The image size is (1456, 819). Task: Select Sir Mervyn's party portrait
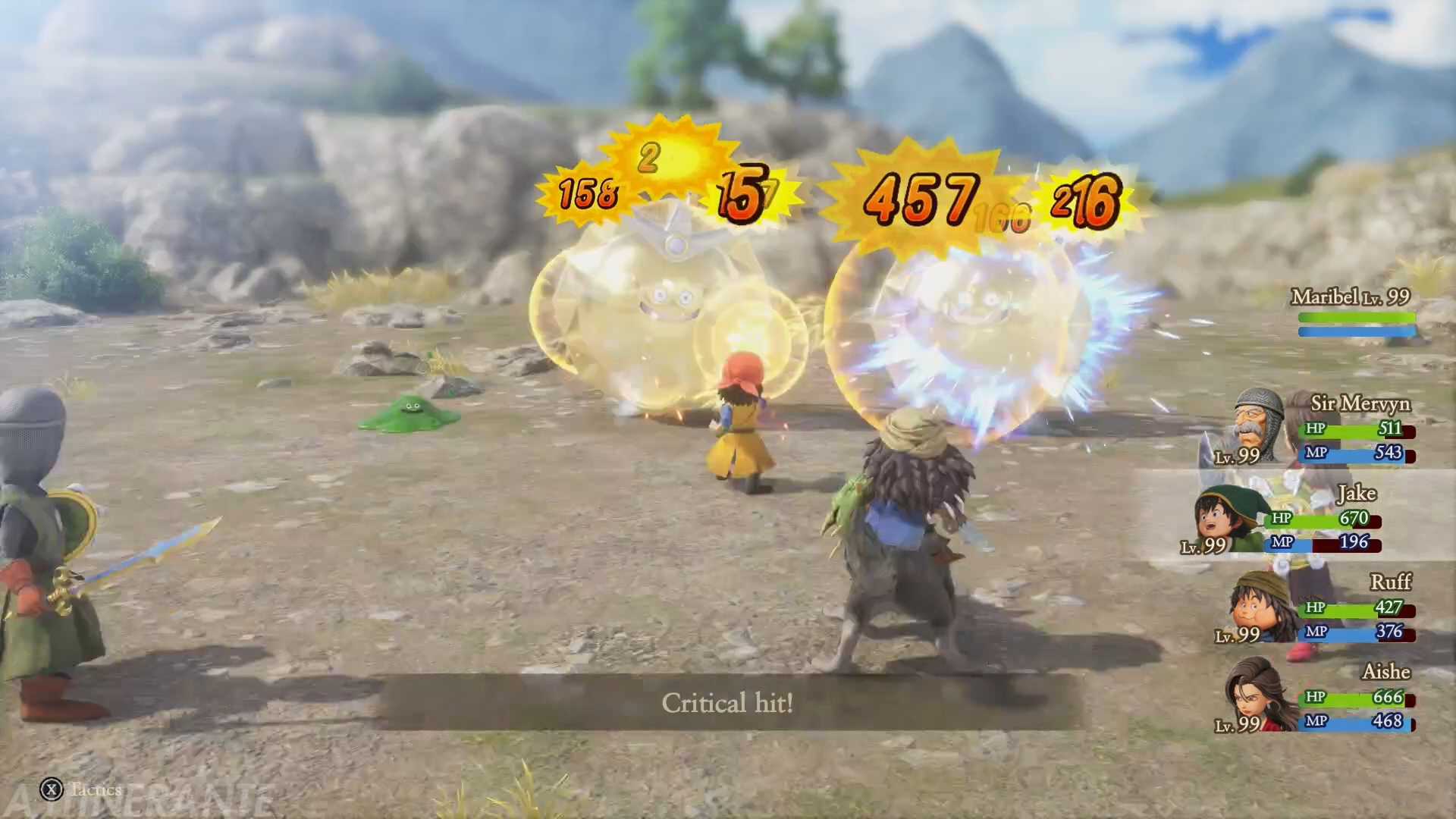[x=1259, y=423]
